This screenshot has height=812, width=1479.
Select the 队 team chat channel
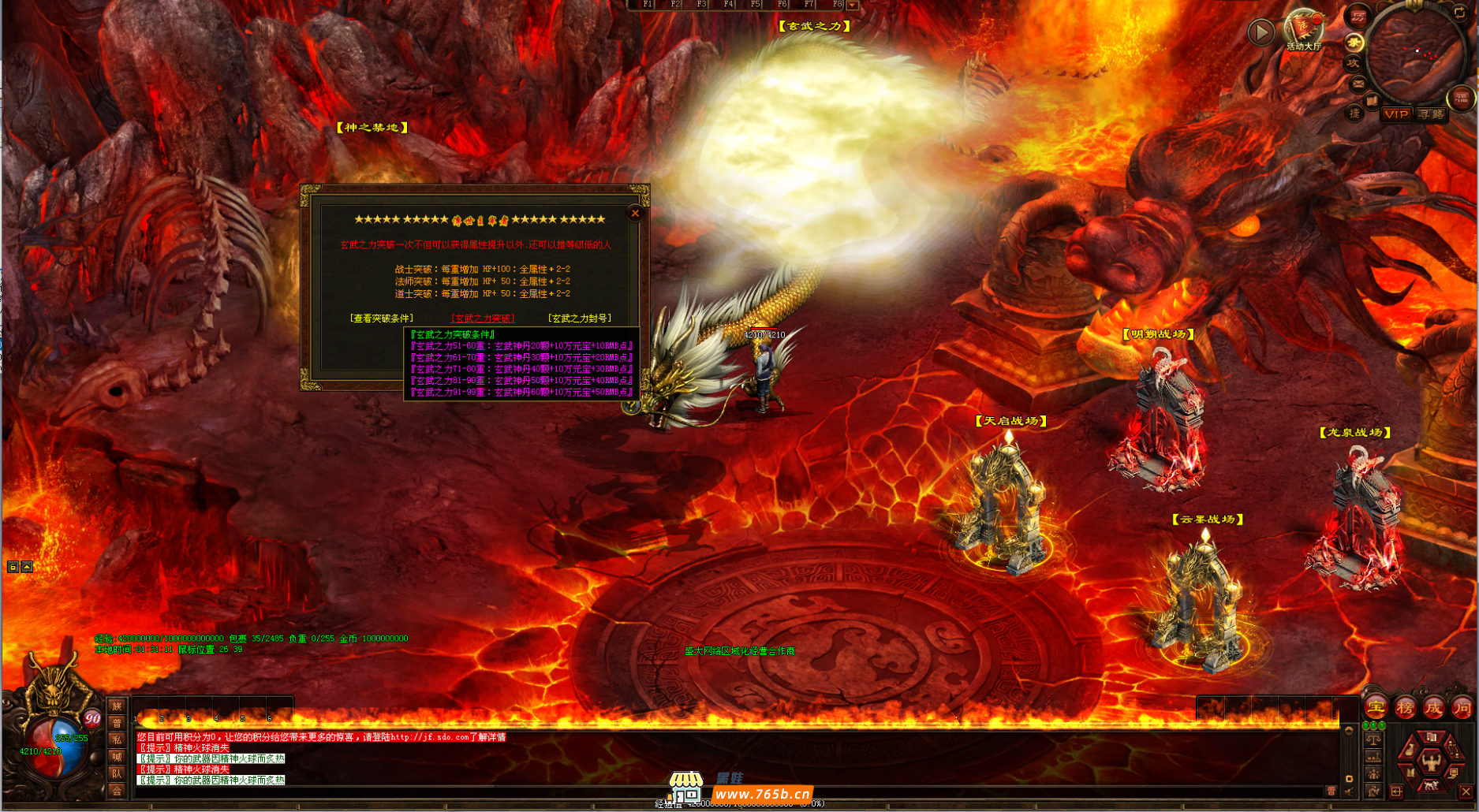pos(117,773)
